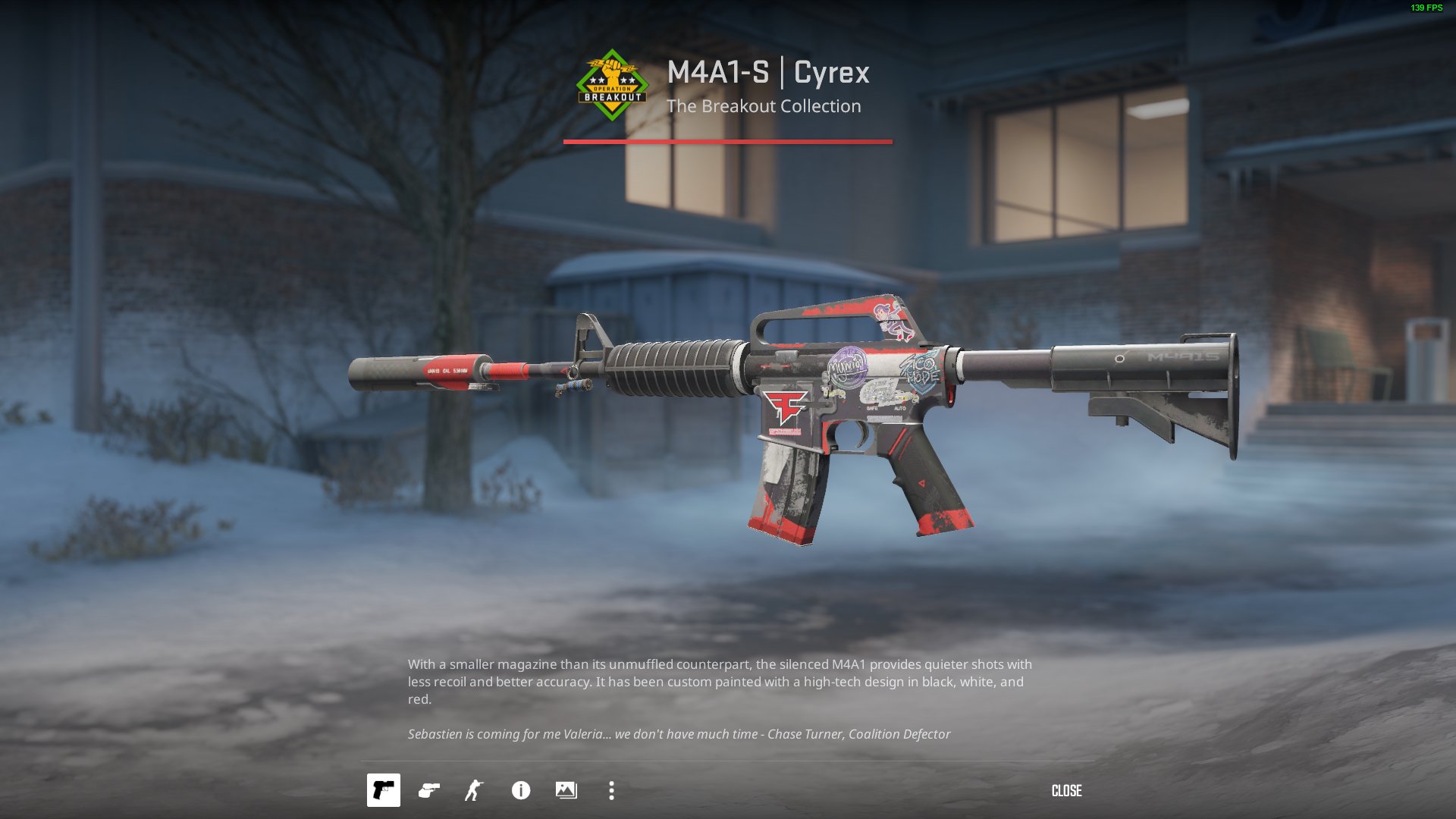This screenshot has width=1456, height=819.
Task: Show item details via the info icon
Action: [519, 791]
